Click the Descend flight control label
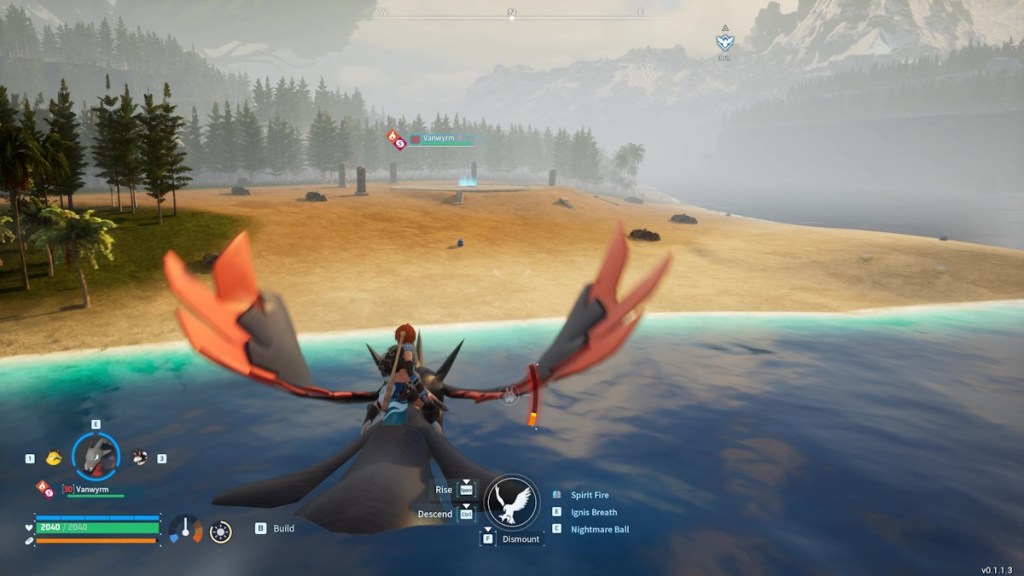 coord(435,514)
